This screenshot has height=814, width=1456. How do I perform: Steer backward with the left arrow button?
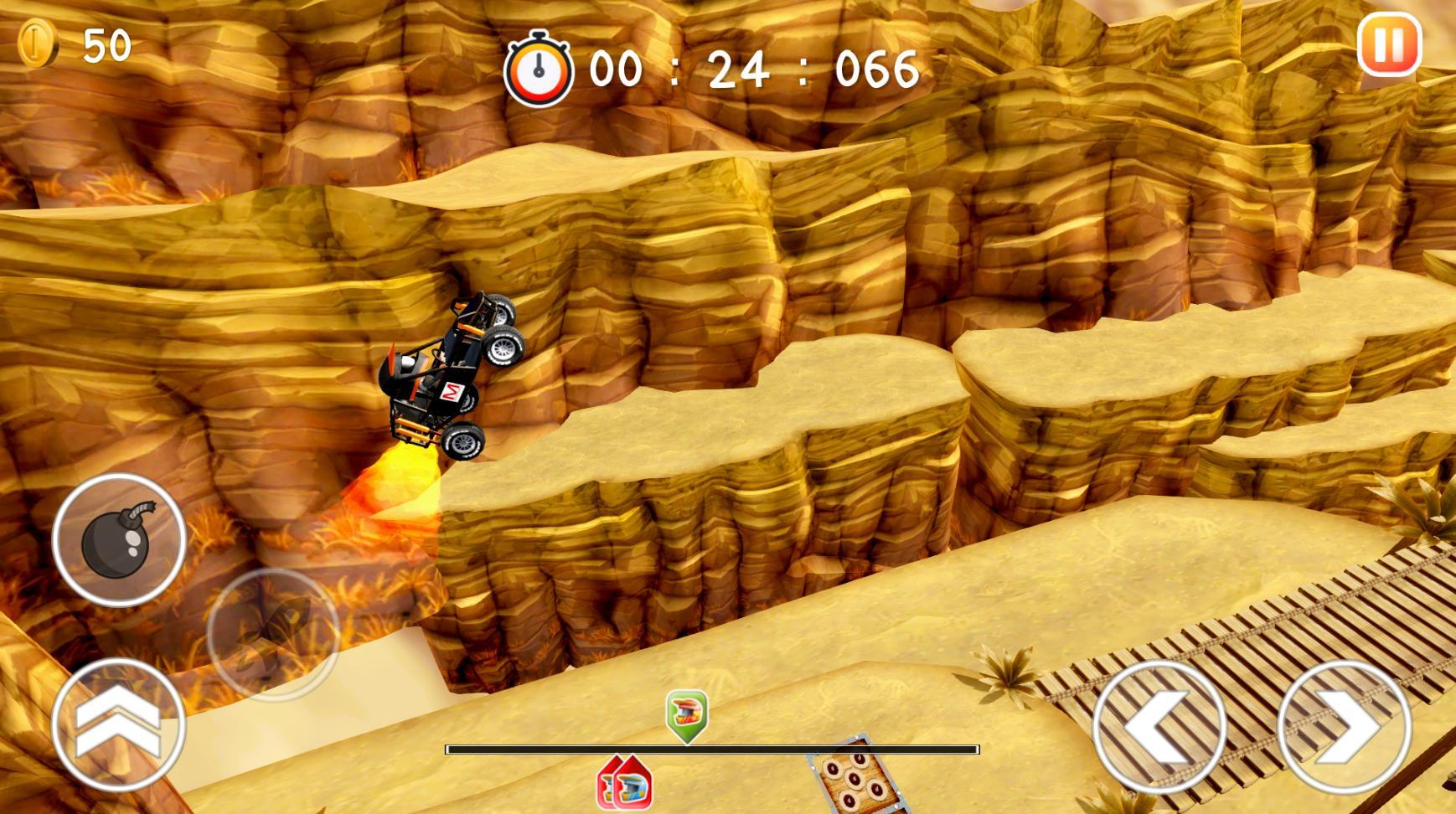[x=1159, y=727]
